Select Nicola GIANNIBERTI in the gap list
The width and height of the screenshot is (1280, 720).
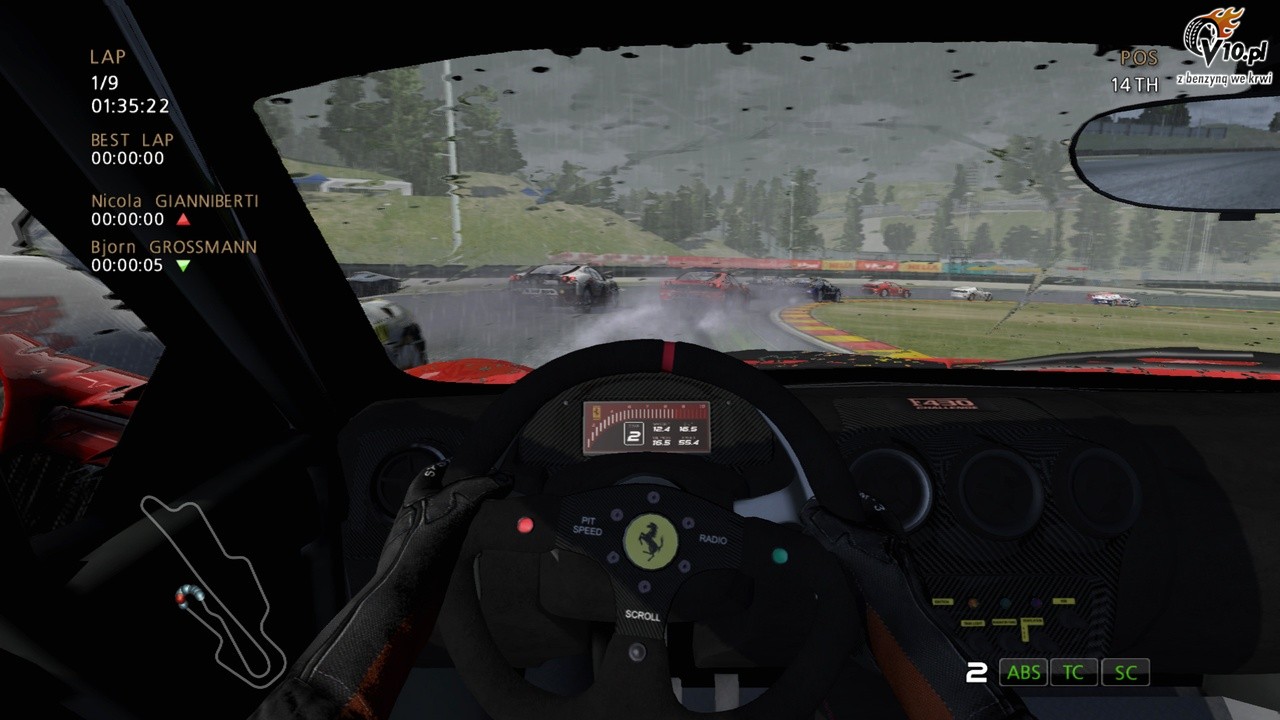pos(174,201)
